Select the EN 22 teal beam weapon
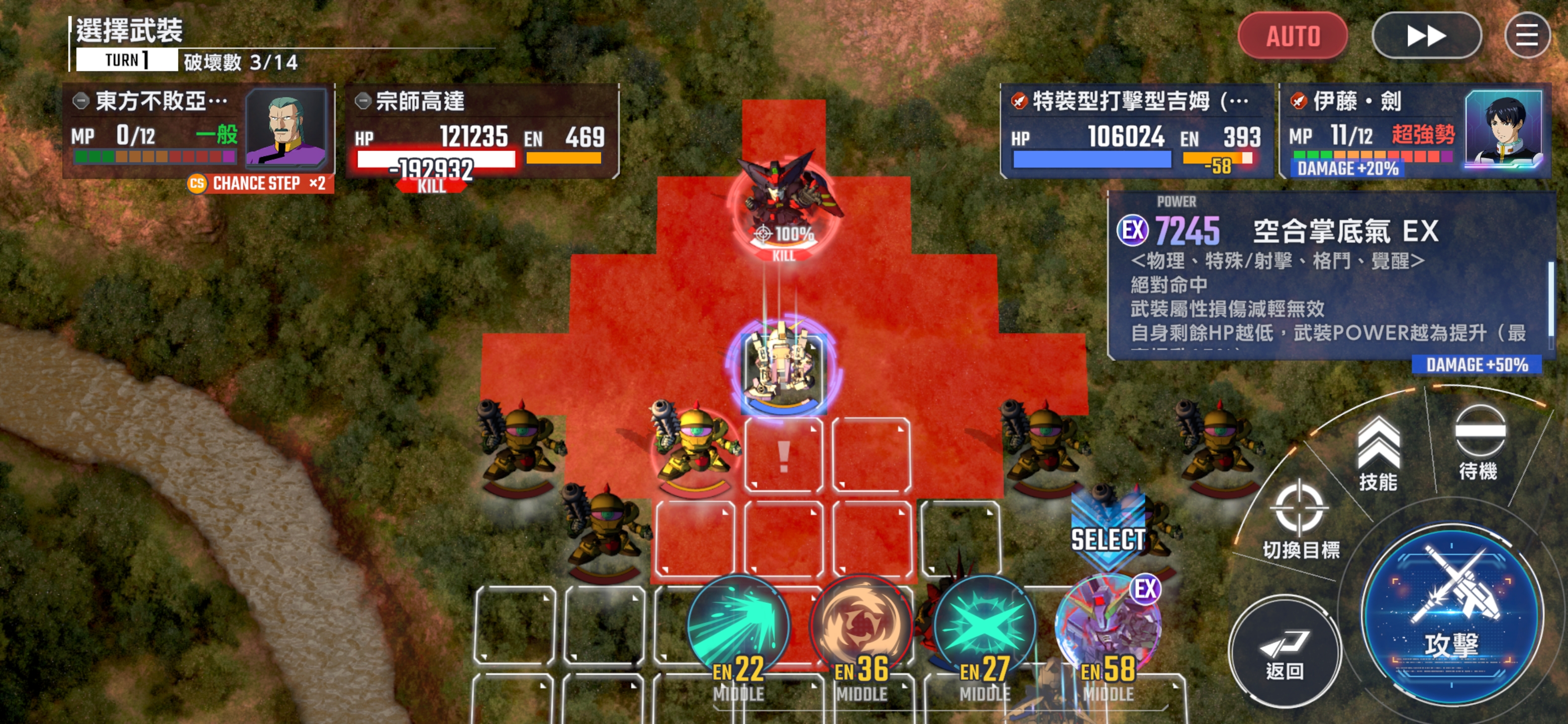The image size is (1568, 724). [x=738, y=627]
